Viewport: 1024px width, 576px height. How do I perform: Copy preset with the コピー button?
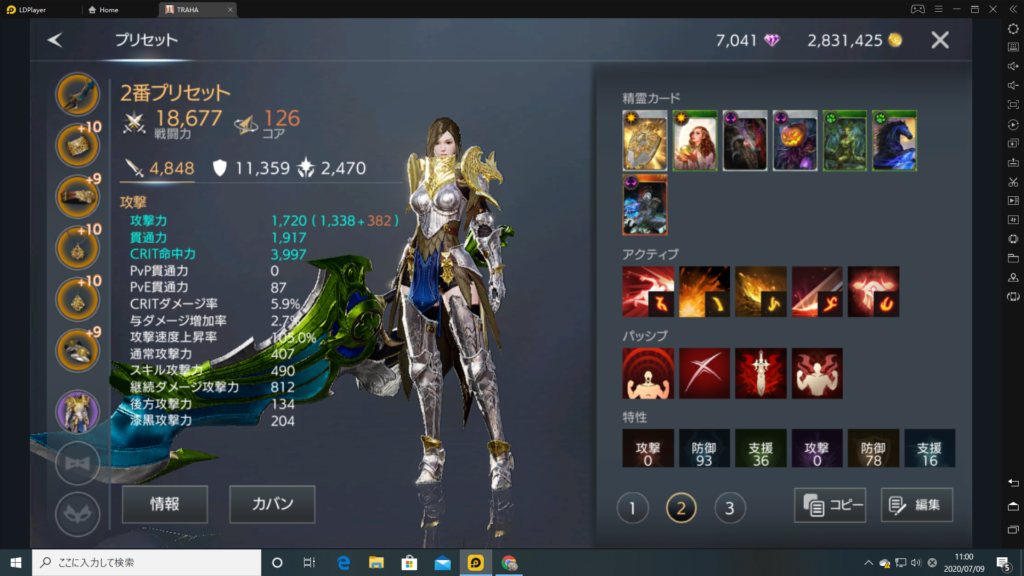[830, 505]
